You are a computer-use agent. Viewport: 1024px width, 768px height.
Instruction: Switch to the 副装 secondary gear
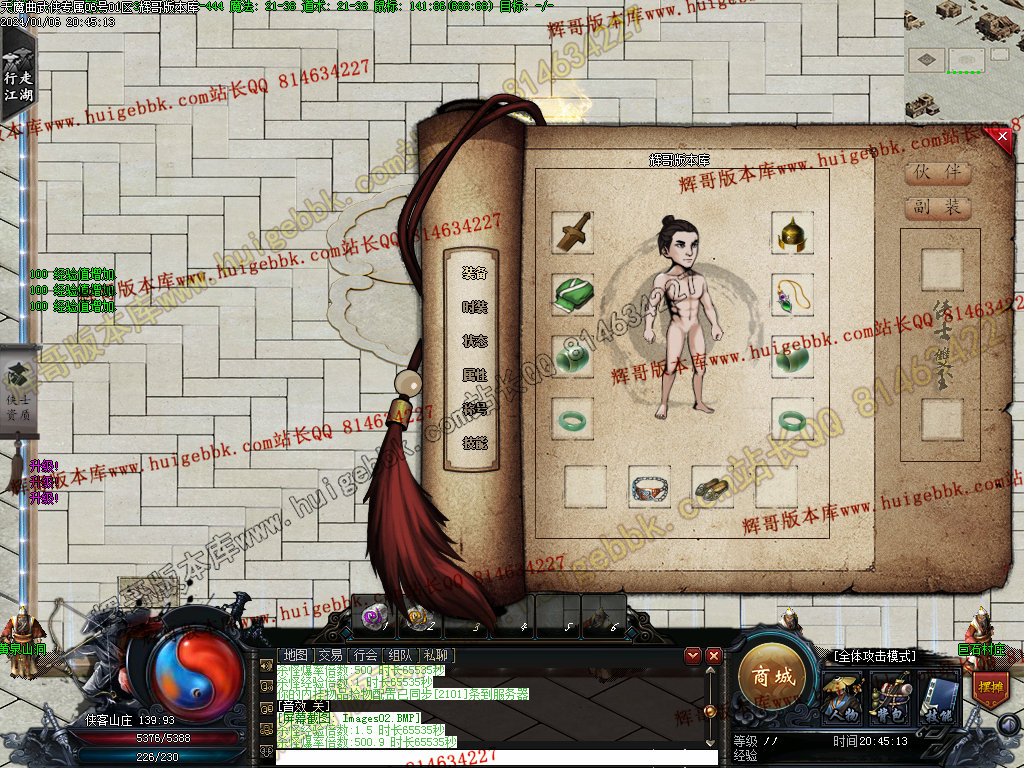click(937, 207)
